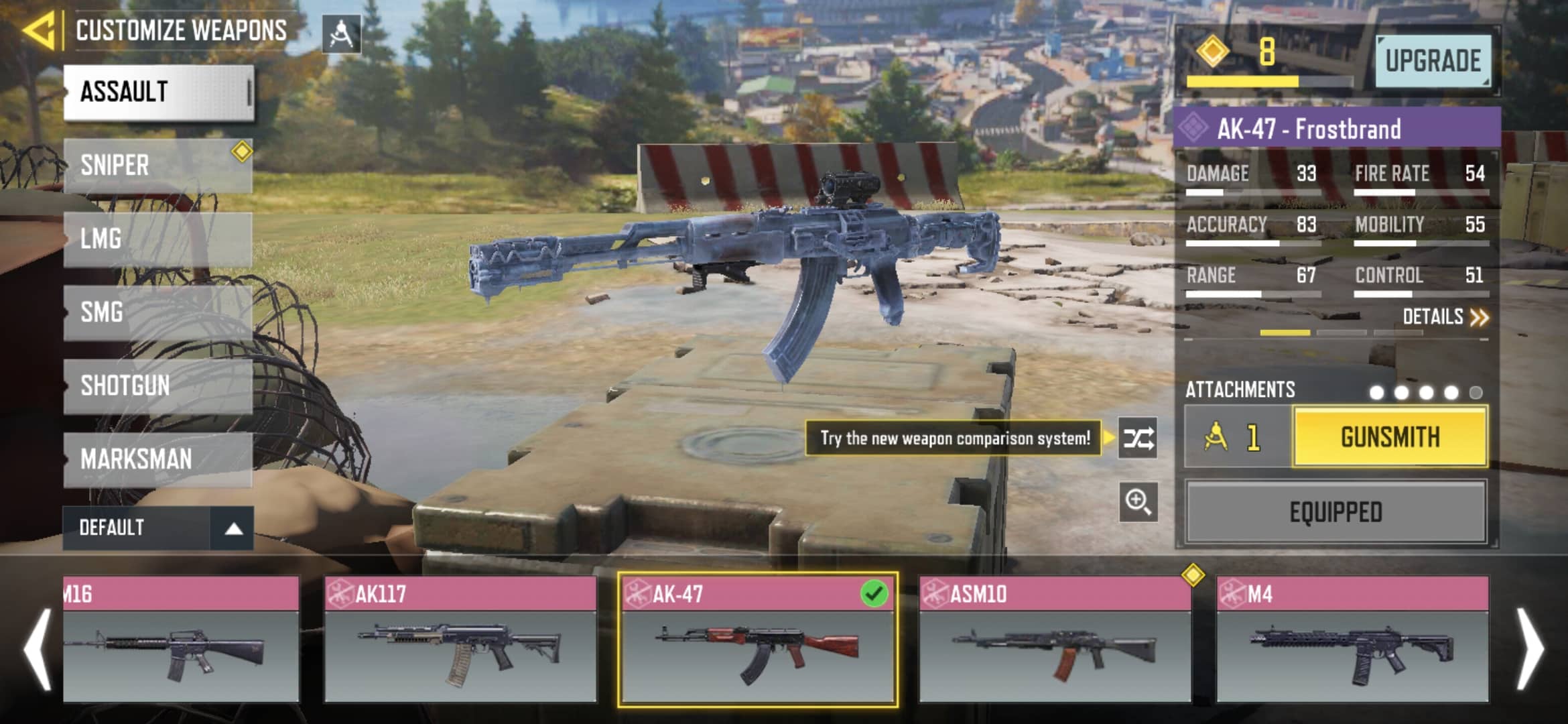The width and height of the screenshot is (1568, 724).
Task: Choose the SMG category
Action: tap(159, 312)
